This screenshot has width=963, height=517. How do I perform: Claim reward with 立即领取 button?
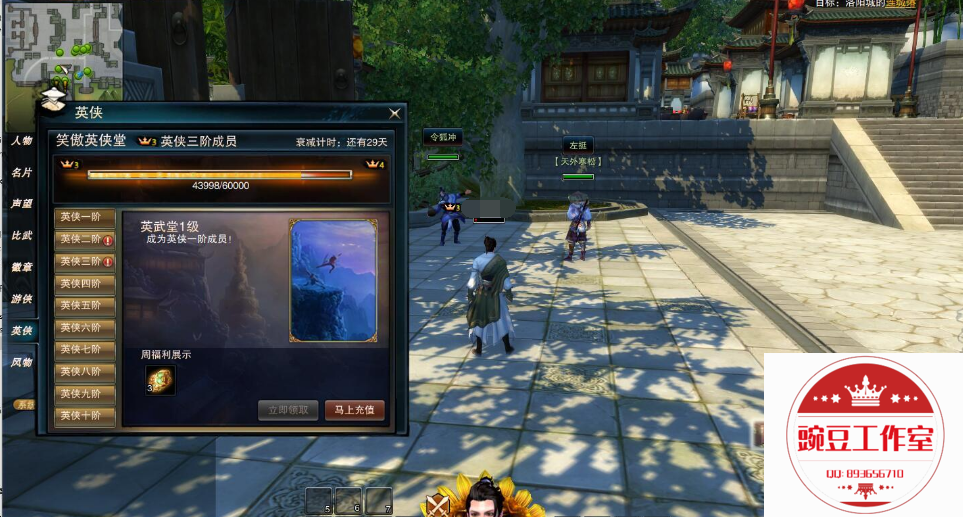pyautogui.click(x=289, y=410)
